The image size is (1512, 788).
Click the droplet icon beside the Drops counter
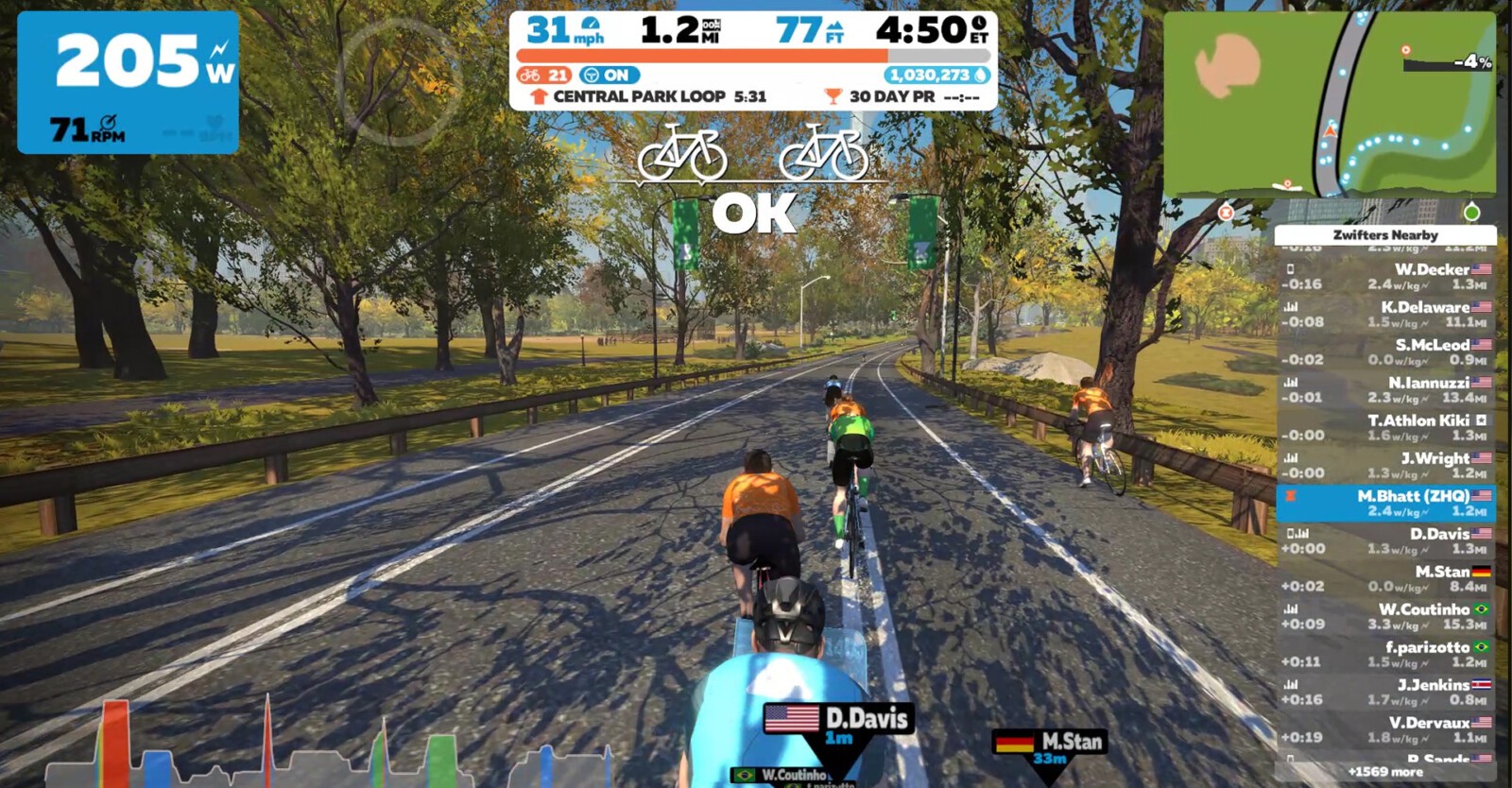coord(980,76)
